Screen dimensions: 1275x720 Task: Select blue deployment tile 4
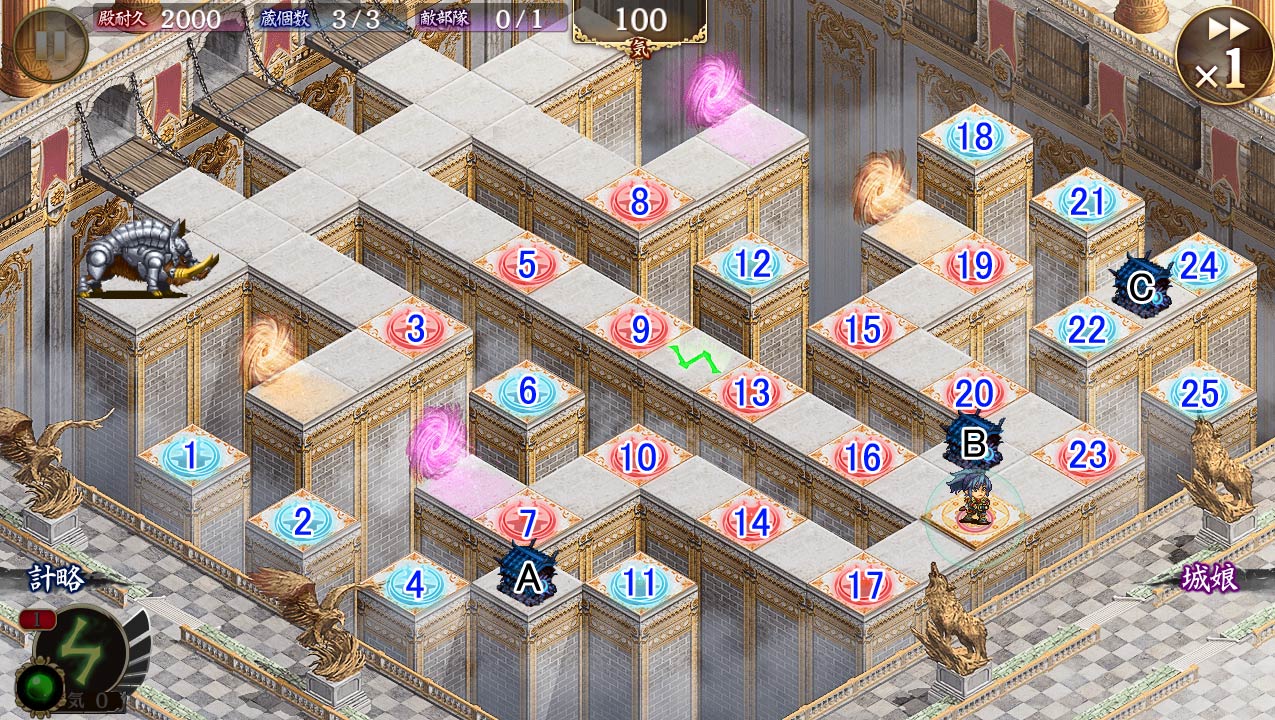tap(416, 585)
